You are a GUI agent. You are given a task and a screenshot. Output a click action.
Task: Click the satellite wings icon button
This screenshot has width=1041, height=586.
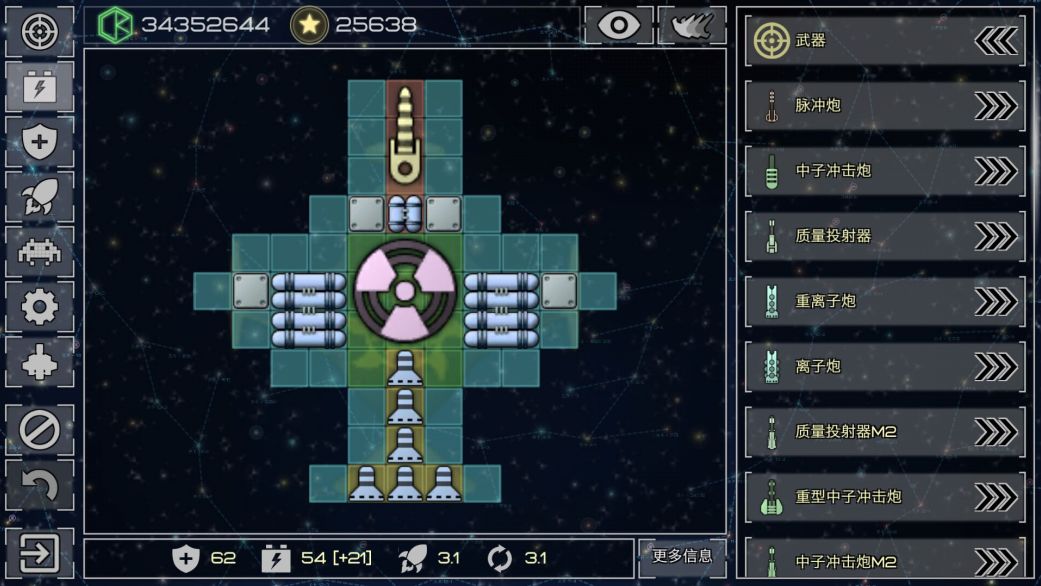tap(692, 25)
